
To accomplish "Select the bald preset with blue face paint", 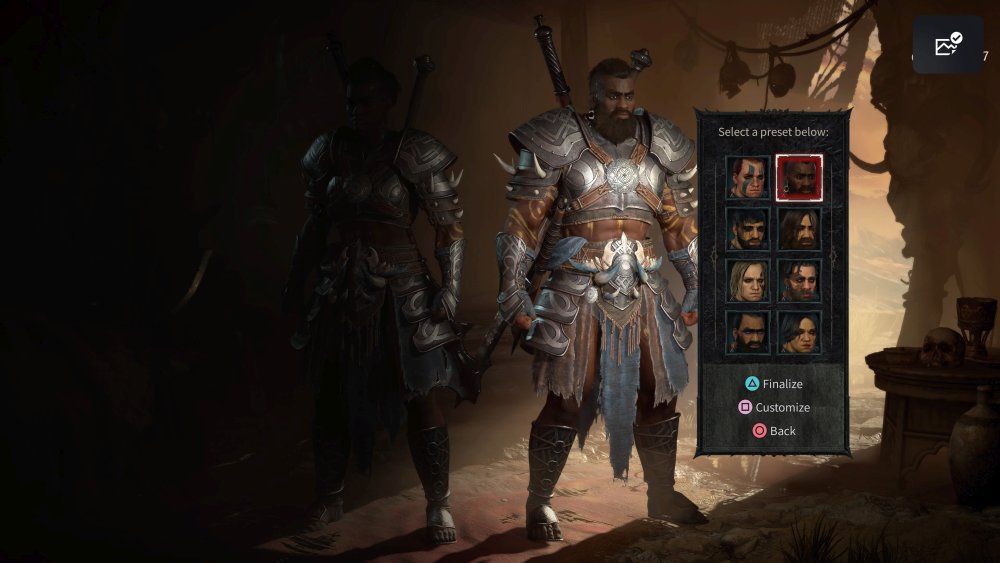I will pyautogui.click(x=748, y=178).
